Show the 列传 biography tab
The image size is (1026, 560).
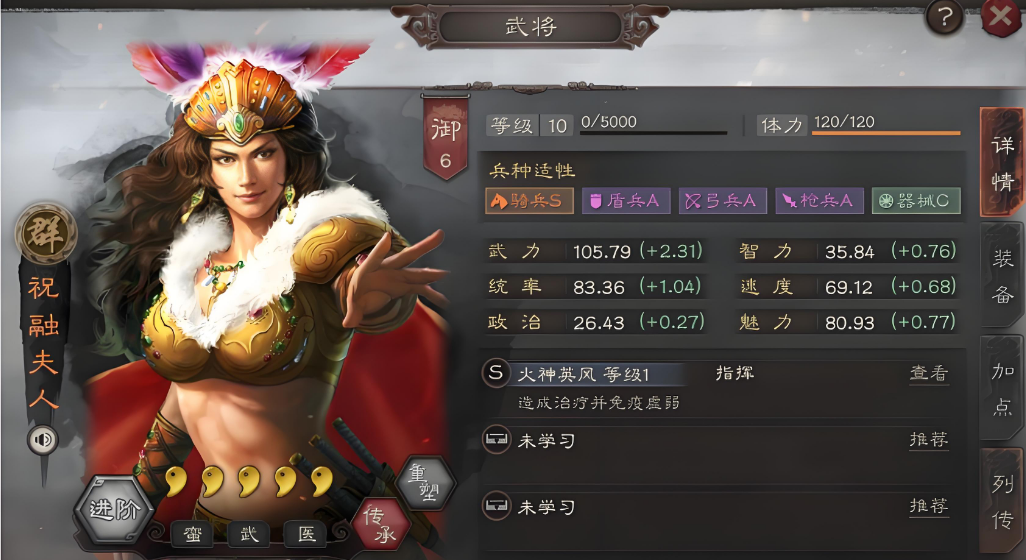1003,505
